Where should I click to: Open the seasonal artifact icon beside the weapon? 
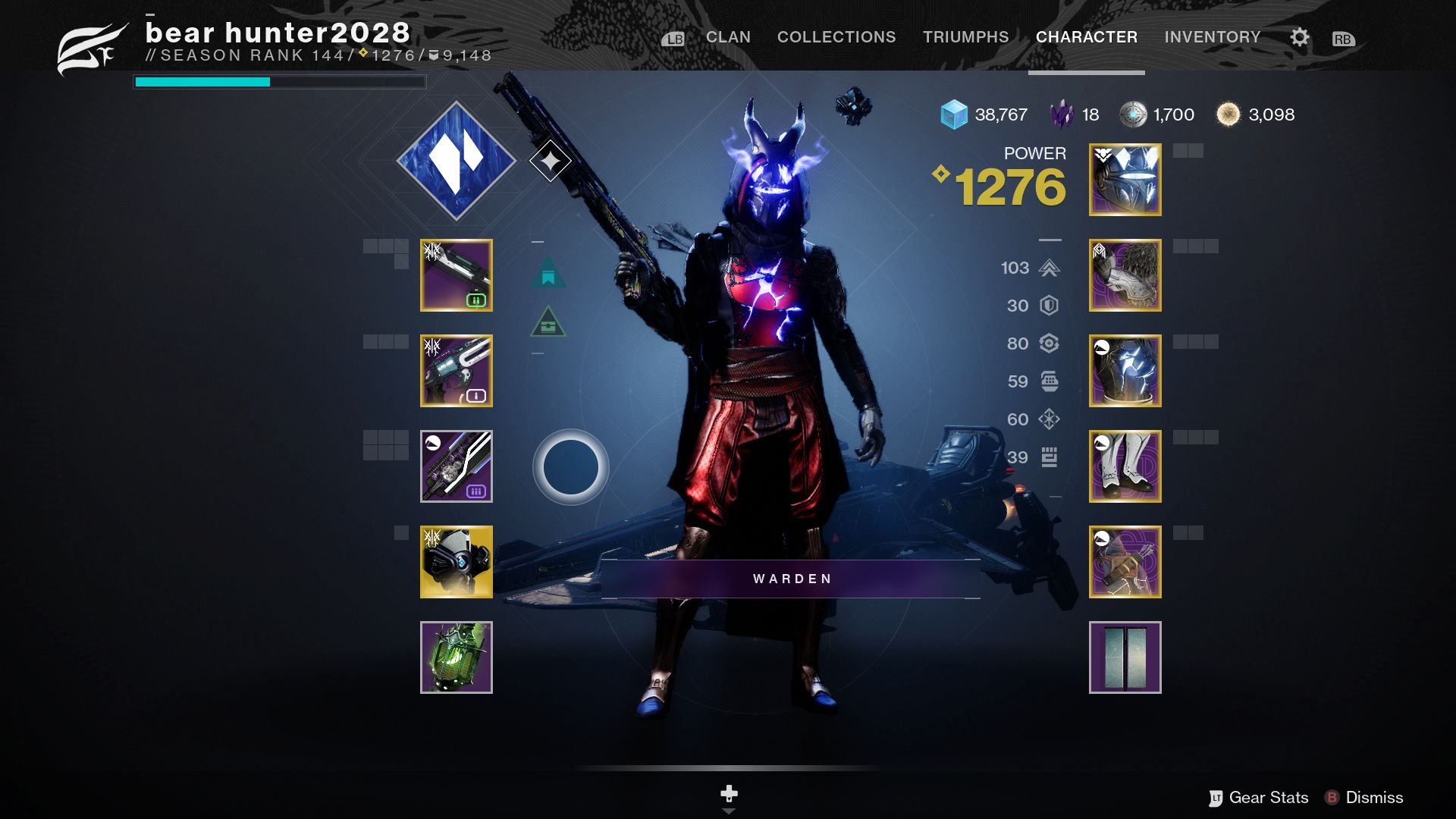click(552, 159)
